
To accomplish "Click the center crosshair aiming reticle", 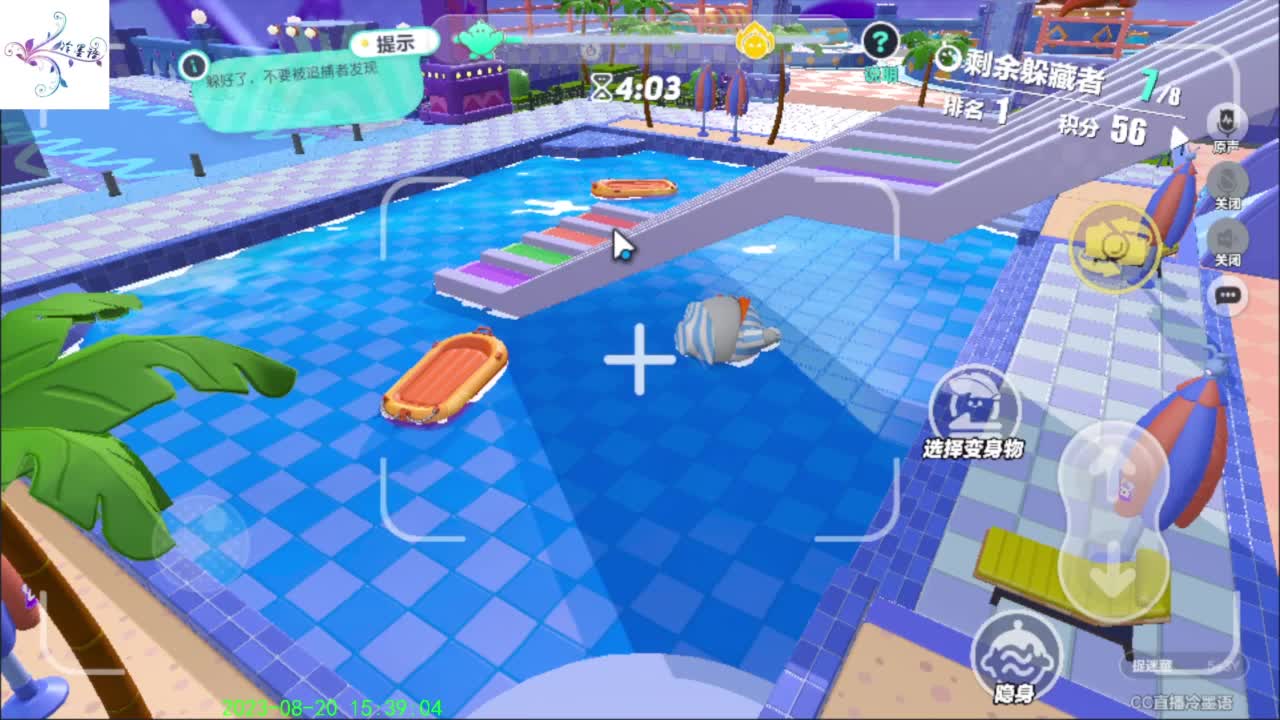I will point(639,360).
